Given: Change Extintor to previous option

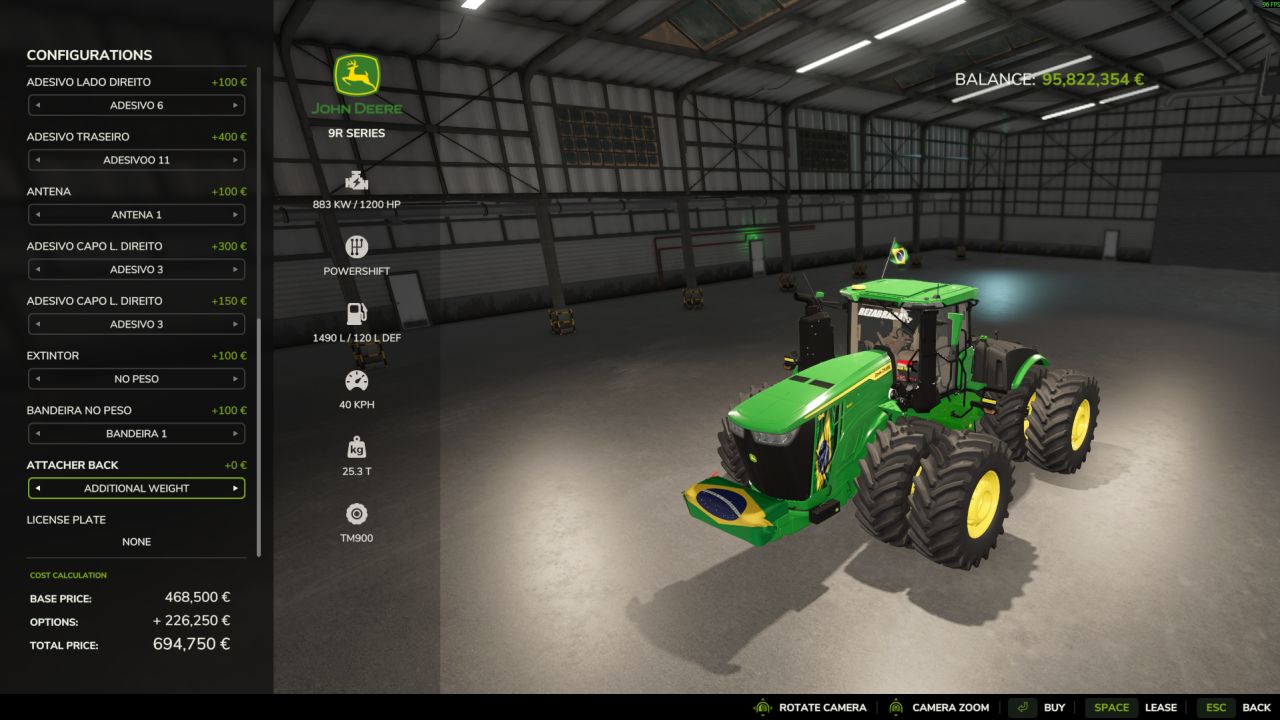Looking at the screenshot, I should 37,379.
